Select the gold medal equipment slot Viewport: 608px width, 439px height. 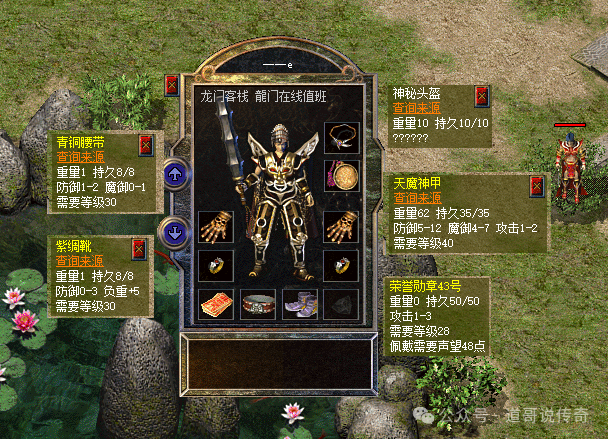pyautogui.click(x=339, y=176)
